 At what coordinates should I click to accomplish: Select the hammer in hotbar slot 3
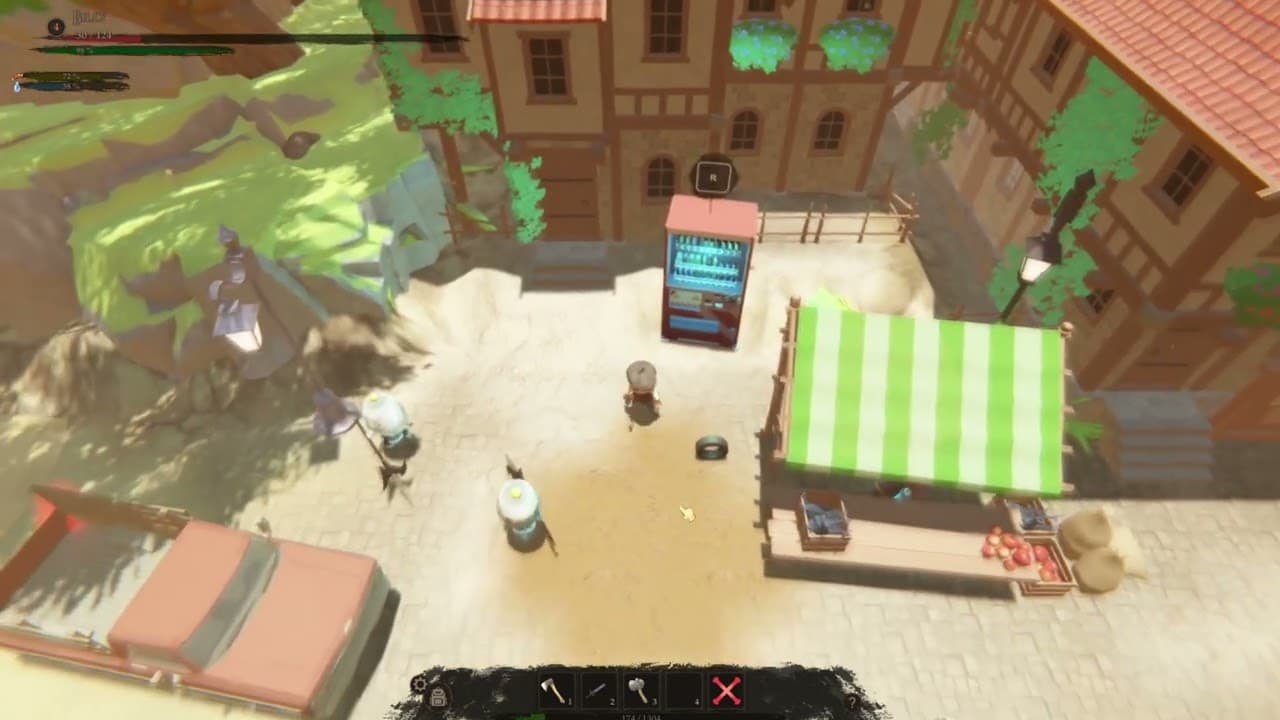click(x=638, y=692)
